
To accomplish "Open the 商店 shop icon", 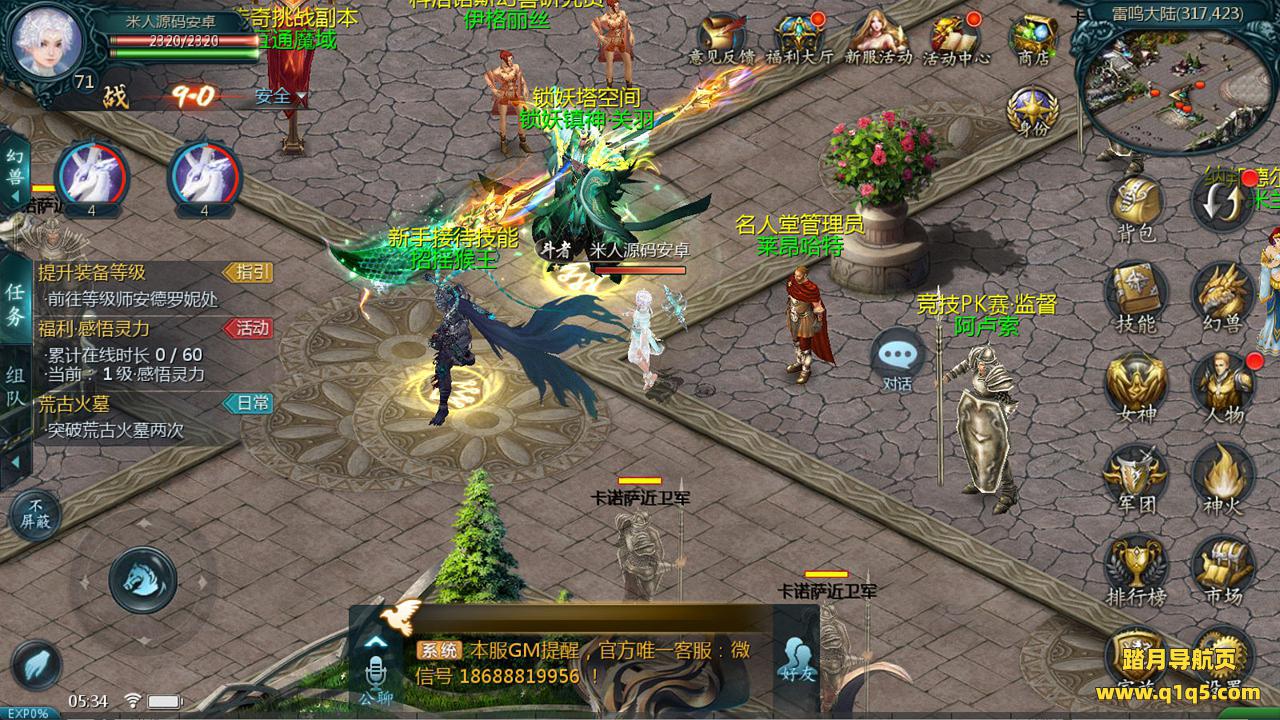I will tap(1033, 38).
